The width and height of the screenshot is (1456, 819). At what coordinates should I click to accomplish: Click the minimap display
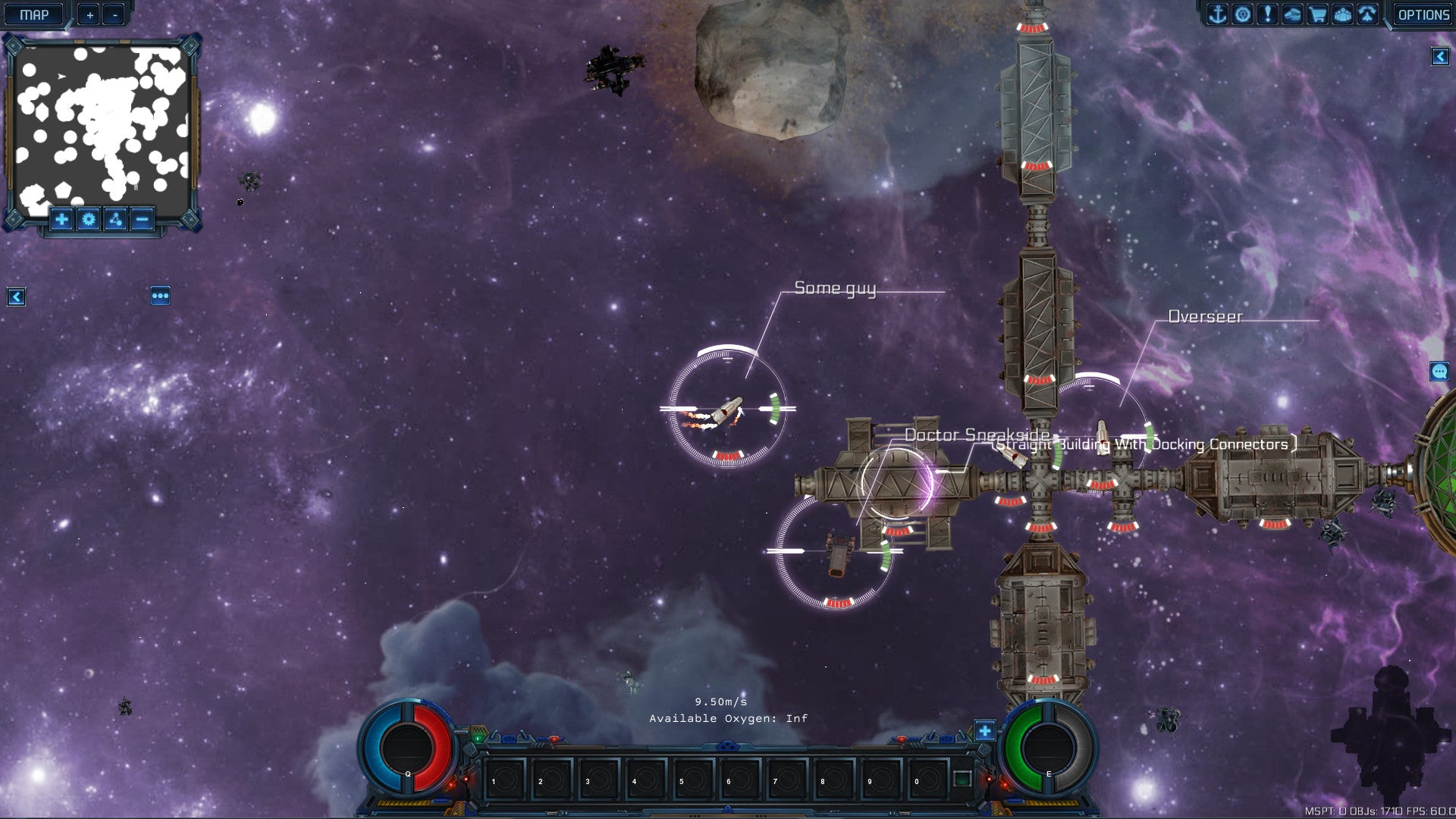(x=102, y=125)
